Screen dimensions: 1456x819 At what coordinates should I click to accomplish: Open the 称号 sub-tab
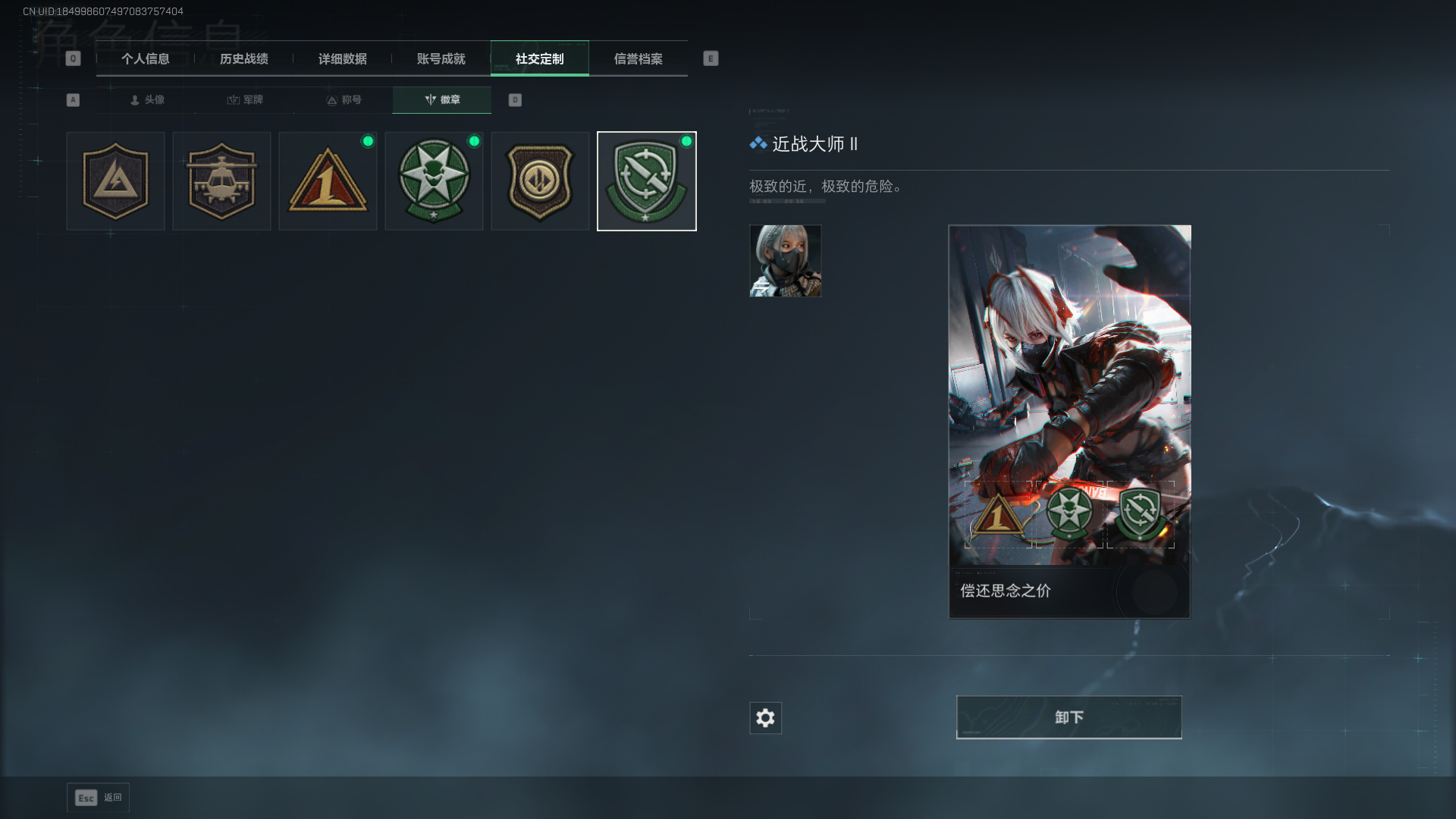pyautogui.click(x=344, y=100)
